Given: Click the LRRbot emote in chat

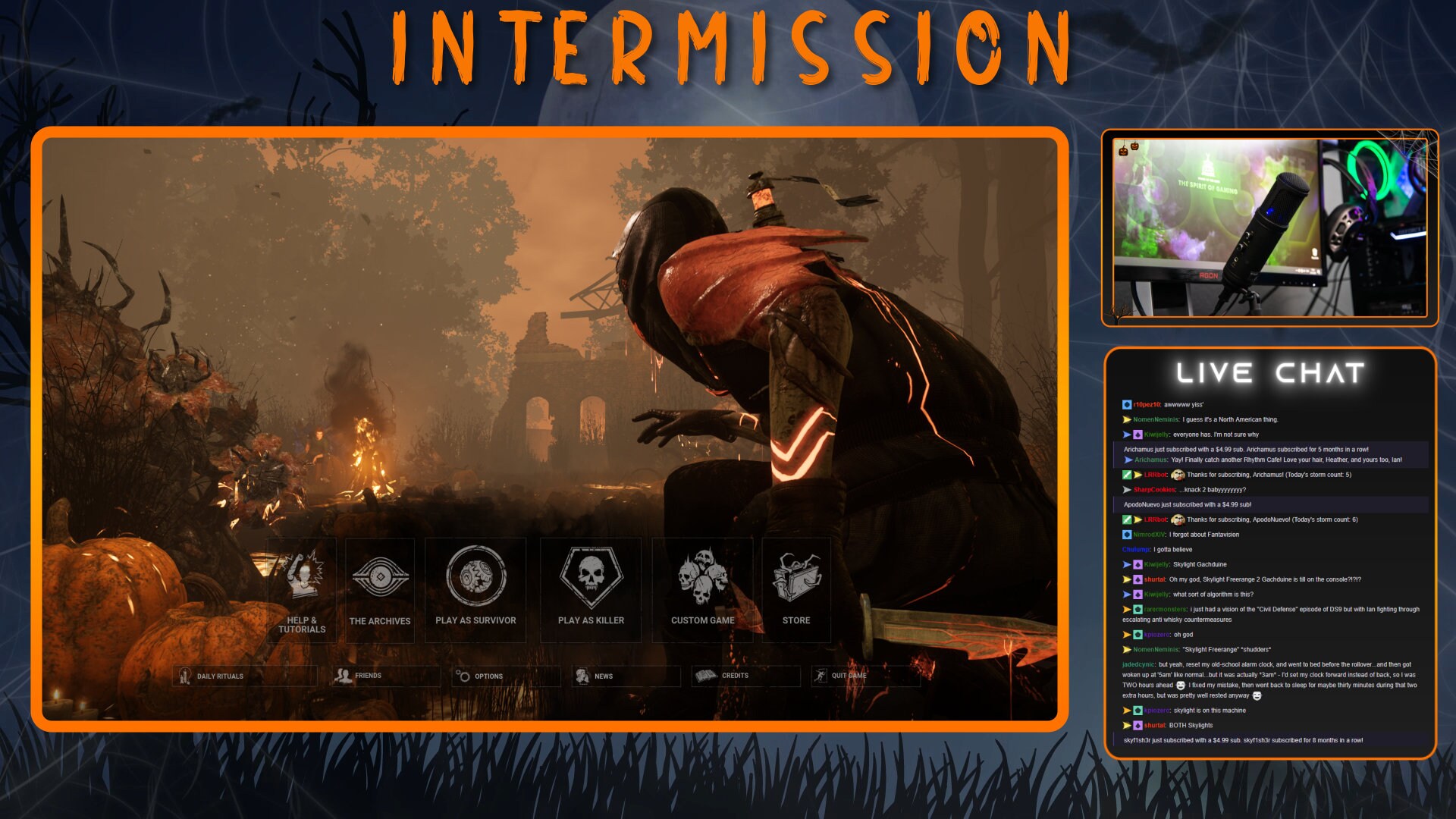Looking at the screenshot, I should click(1178, 475).
